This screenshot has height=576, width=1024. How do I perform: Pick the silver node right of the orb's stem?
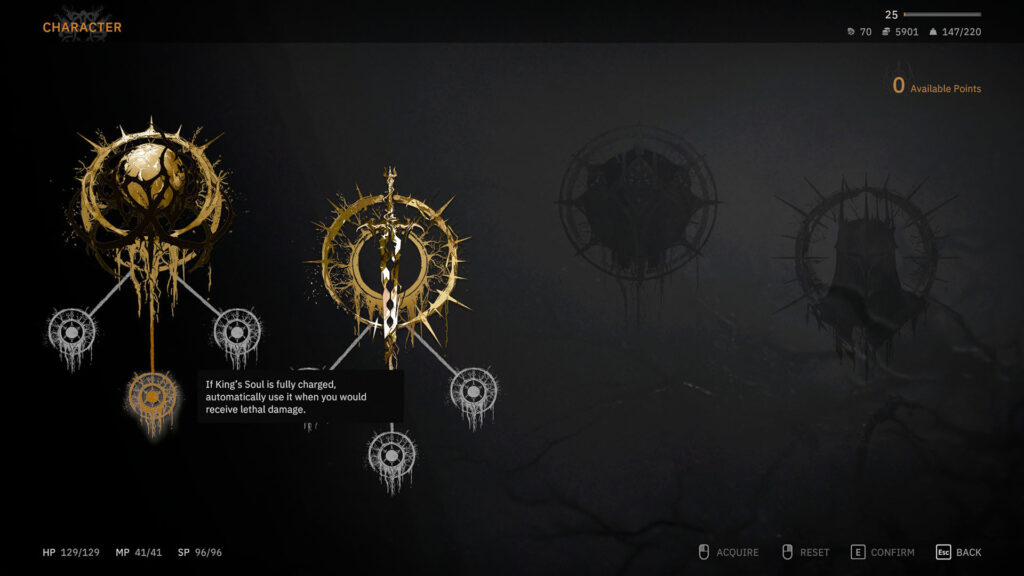point(238,330)
